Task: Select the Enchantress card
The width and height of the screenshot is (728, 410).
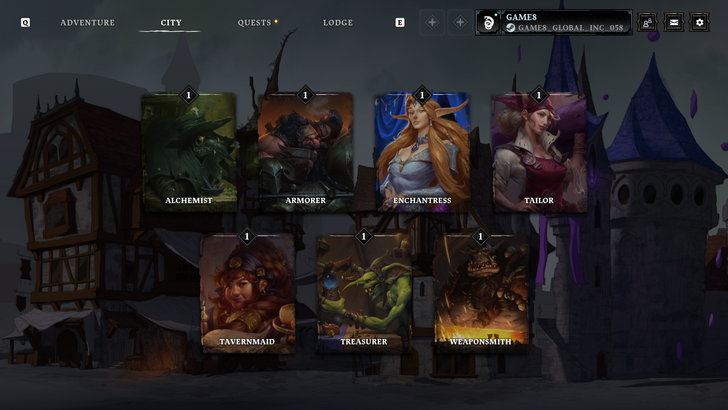Action: coord(421,151)
